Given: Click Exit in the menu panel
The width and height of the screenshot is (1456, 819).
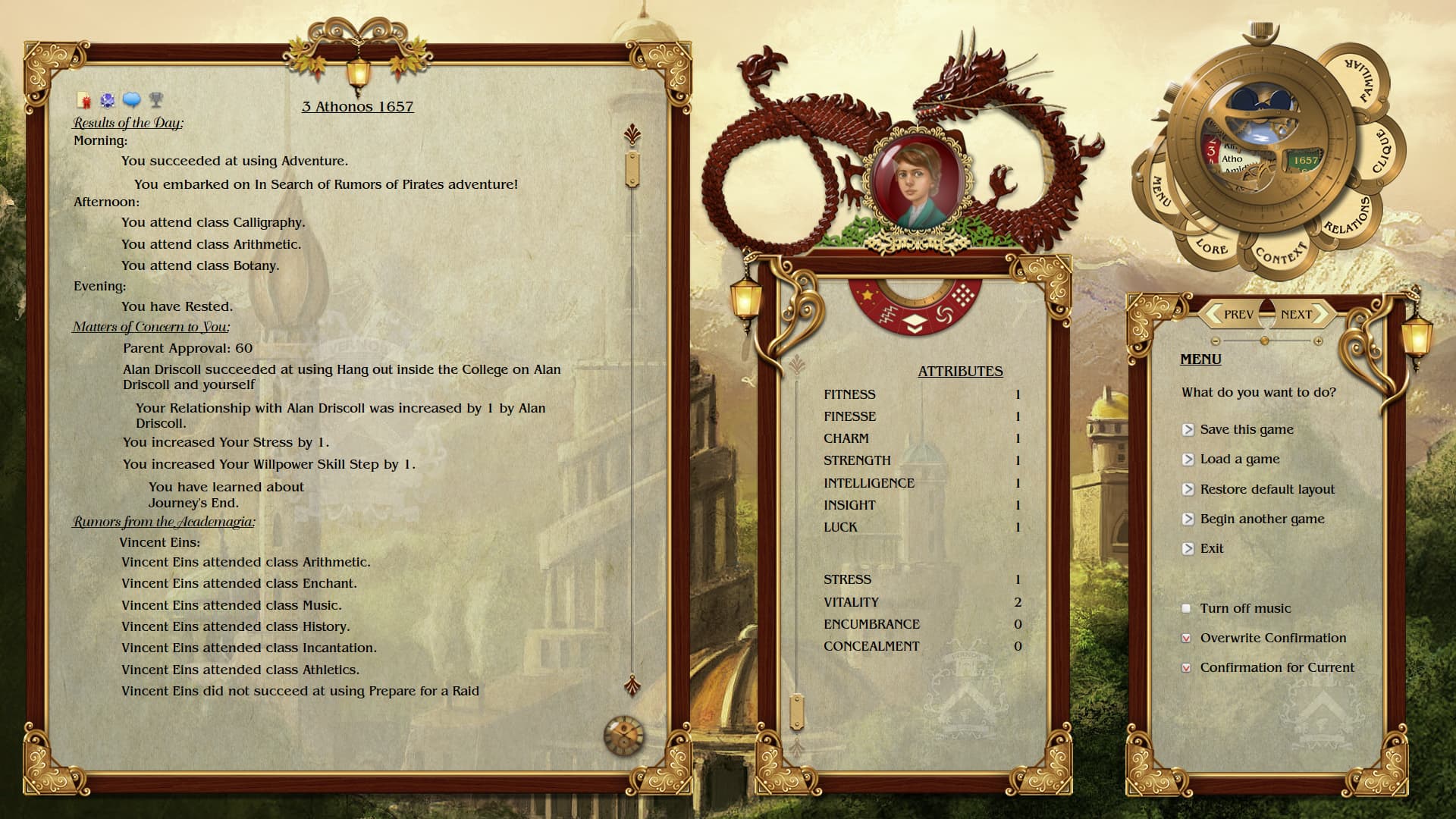Looking at the screenshot, I should coord(1213,548).
